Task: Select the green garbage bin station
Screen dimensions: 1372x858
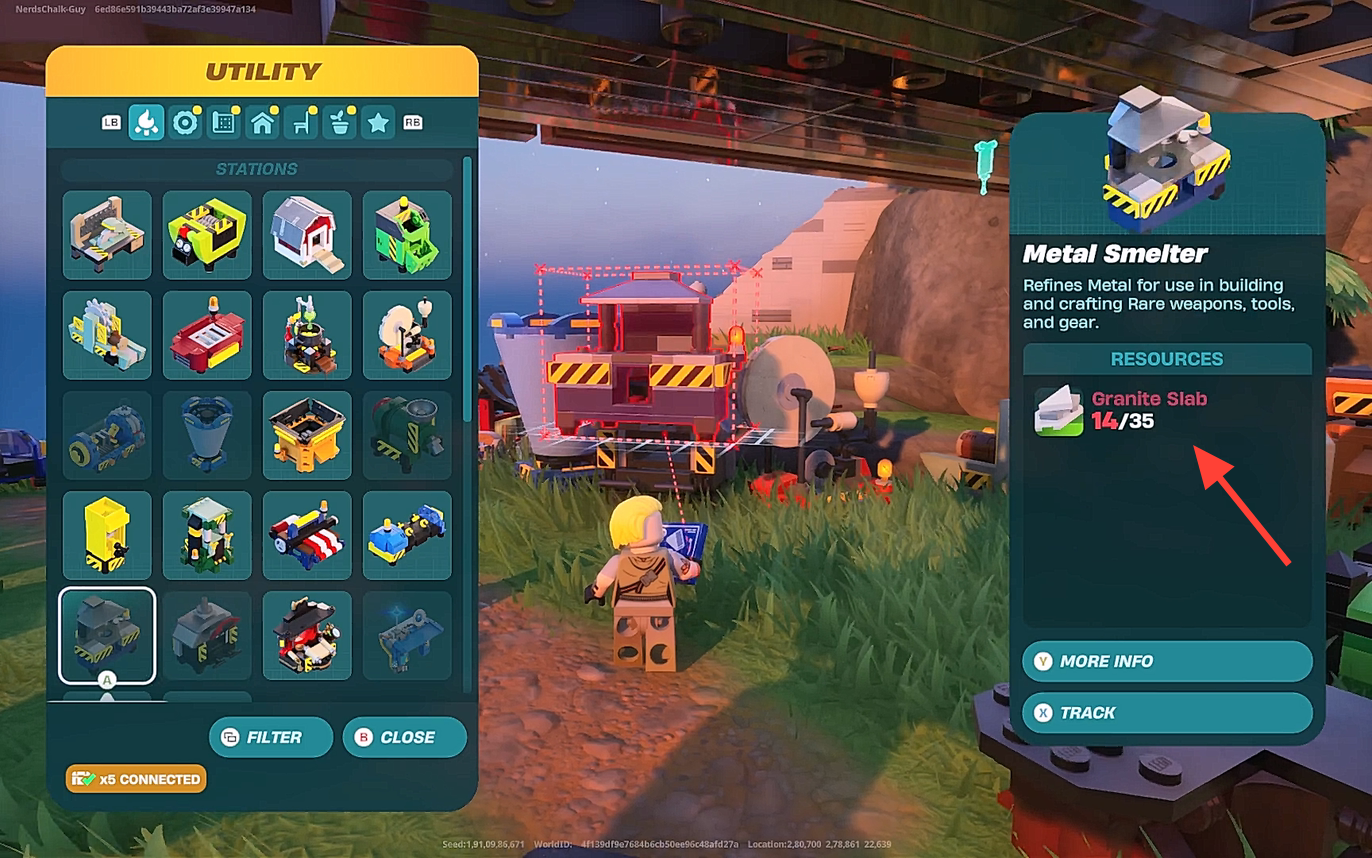Action: 407,235
